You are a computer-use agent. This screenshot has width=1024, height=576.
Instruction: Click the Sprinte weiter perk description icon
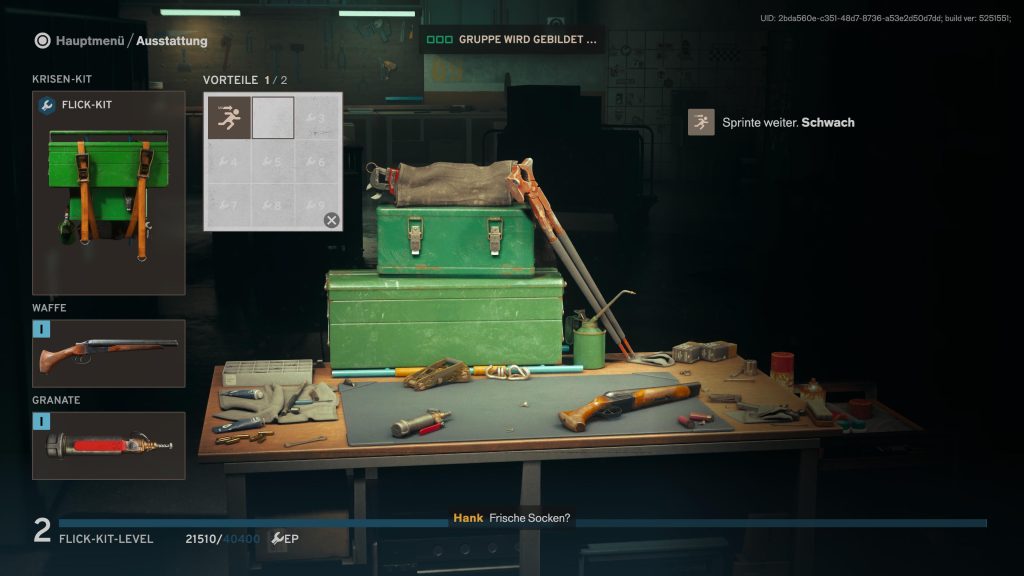701,123
